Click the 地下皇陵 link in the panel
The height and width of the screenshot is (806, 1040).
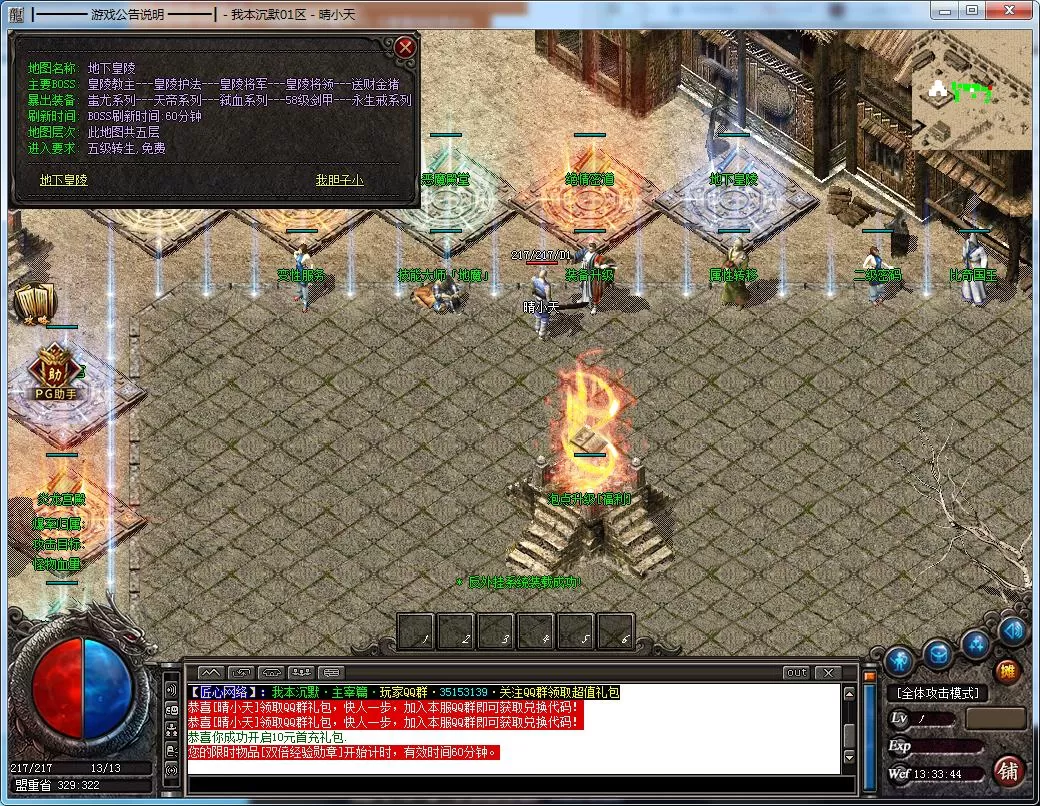(64, 180)
